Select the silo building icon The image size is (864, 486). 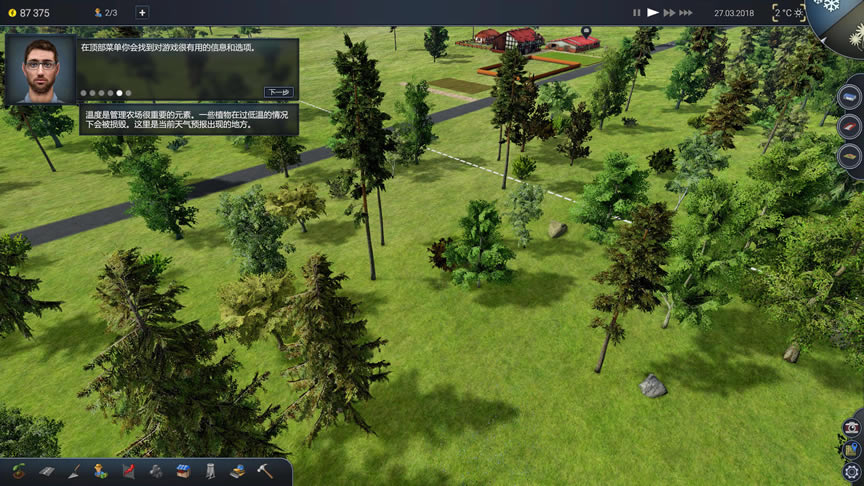[x=210, y=471]
